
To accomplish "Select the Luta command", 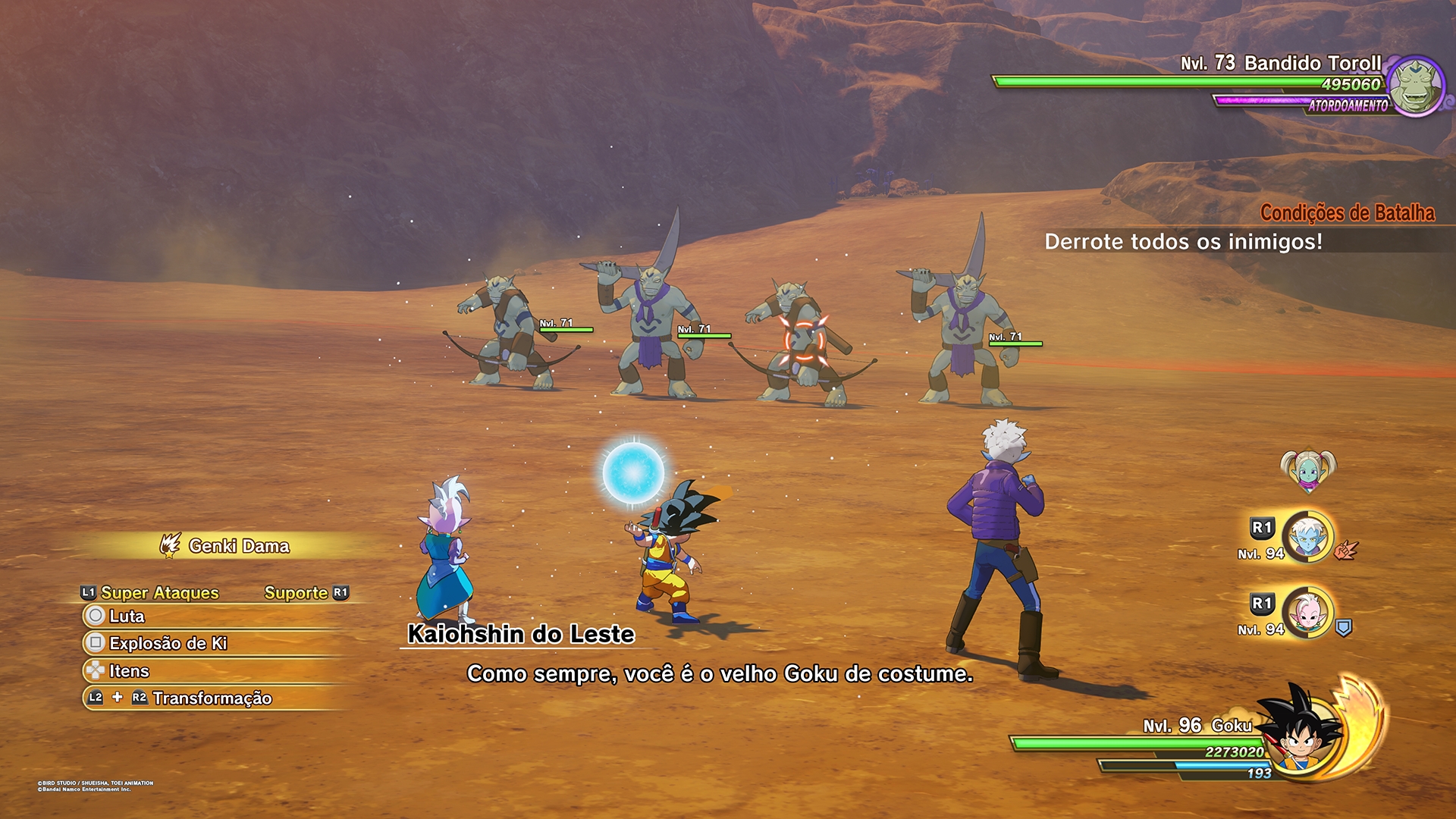I will tap(127, 616).
